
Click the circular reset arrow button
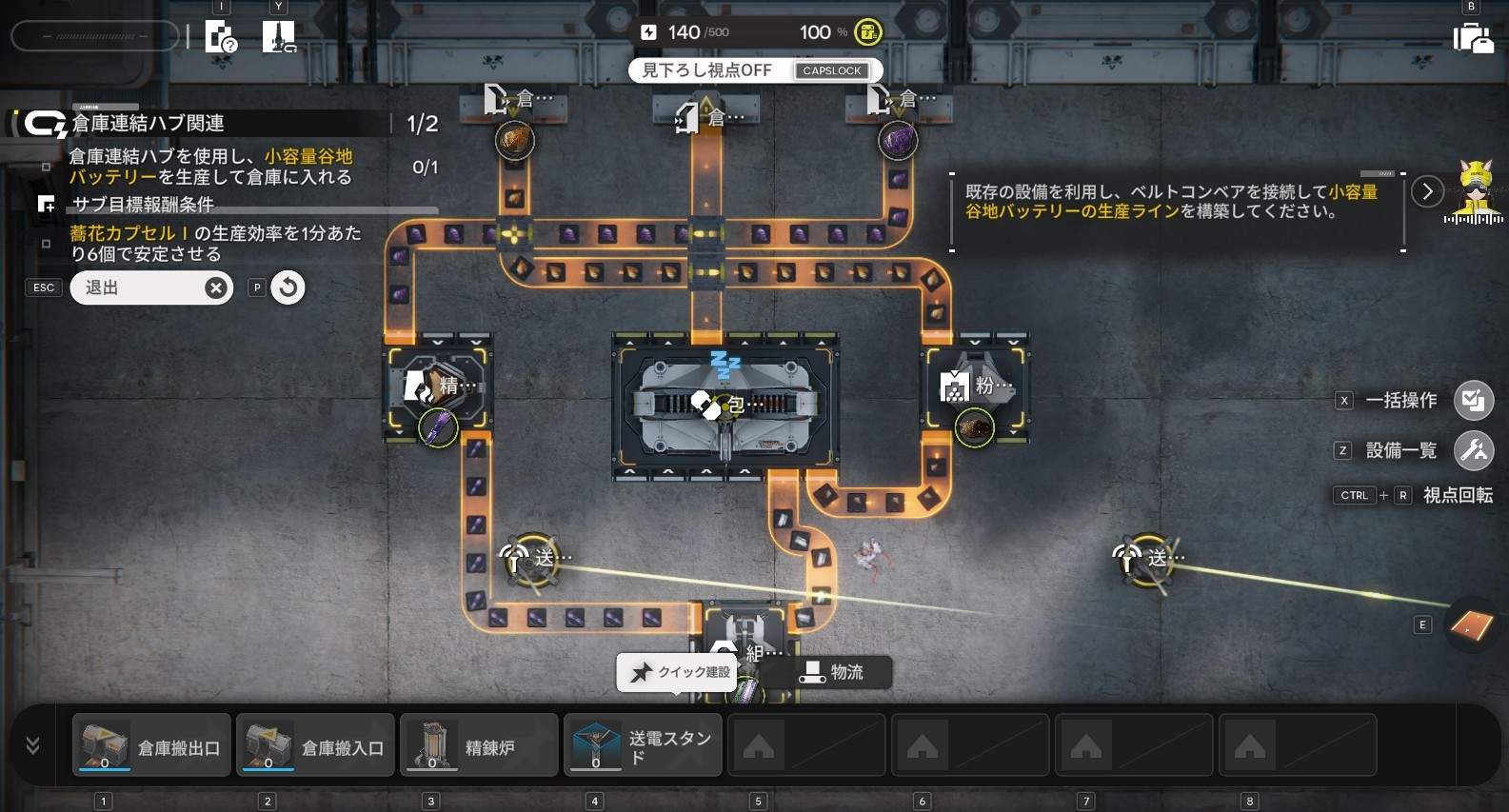288,287
